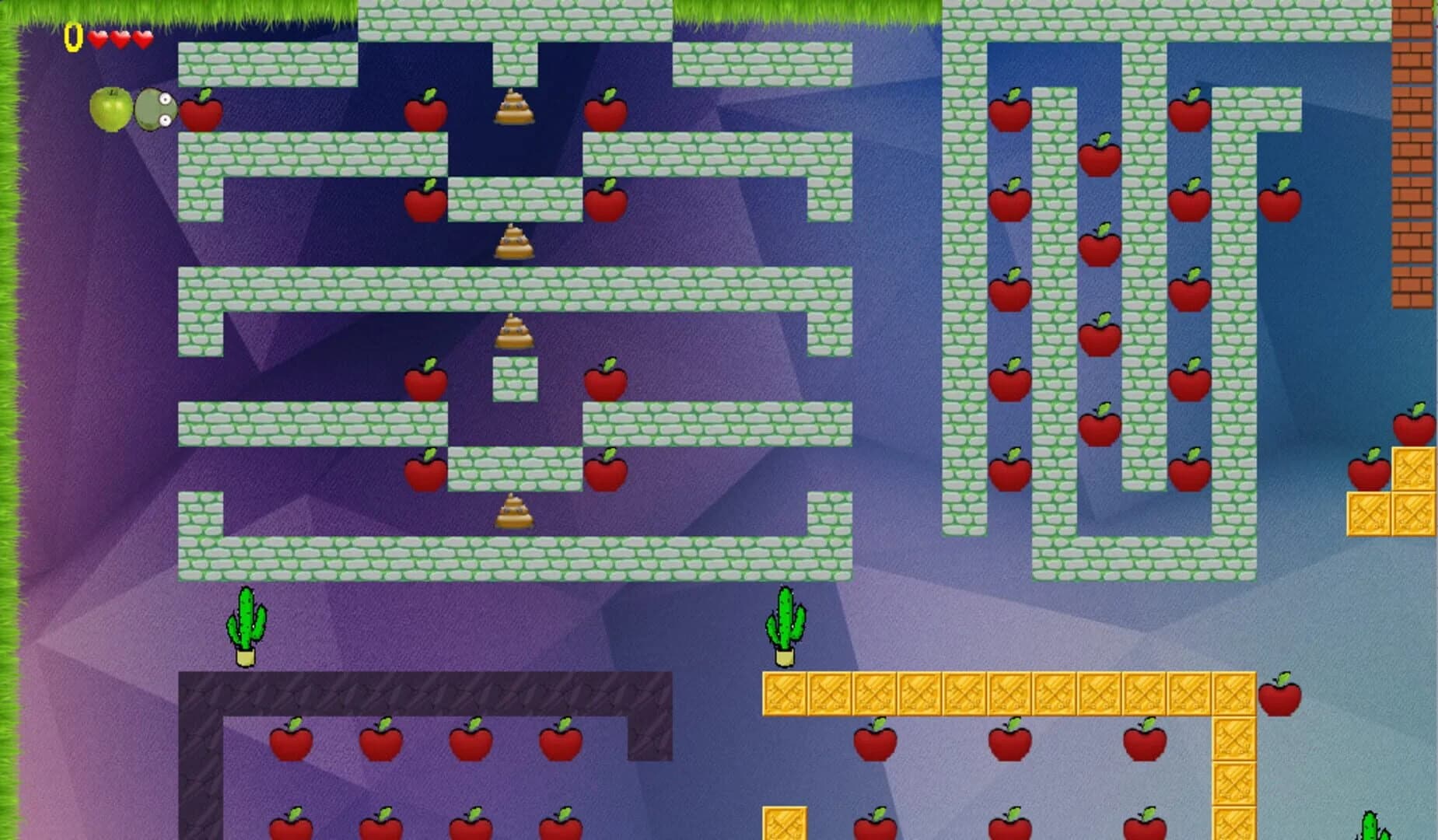1438x840 pixels.
Task: Click the cactus near the yellow crate row
Action: coord(785,622)
